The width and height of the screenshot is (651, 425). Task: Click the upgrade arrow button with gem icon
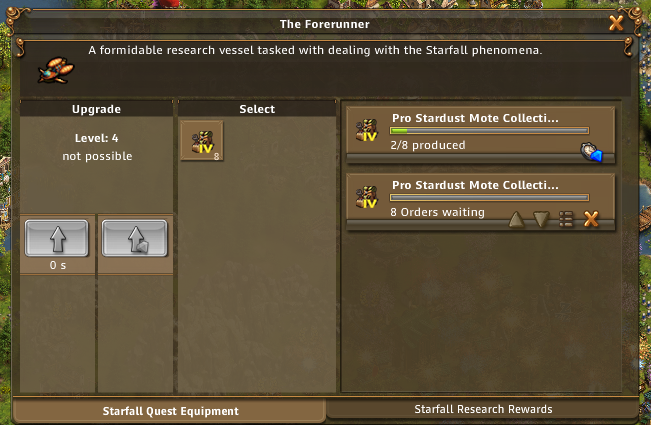coord(134,239)
